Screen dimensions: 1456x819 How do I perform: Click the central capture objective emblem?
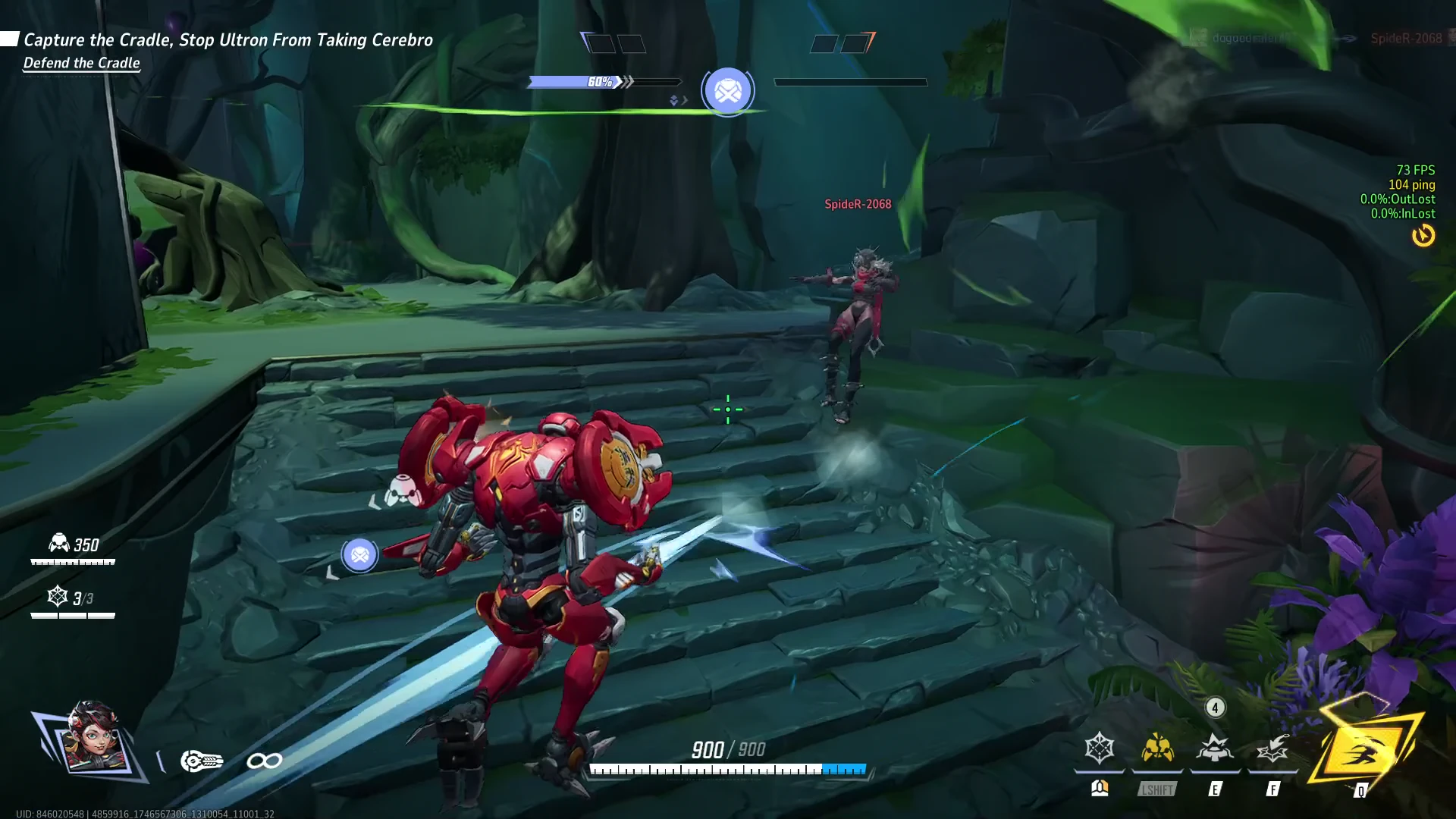728,91
